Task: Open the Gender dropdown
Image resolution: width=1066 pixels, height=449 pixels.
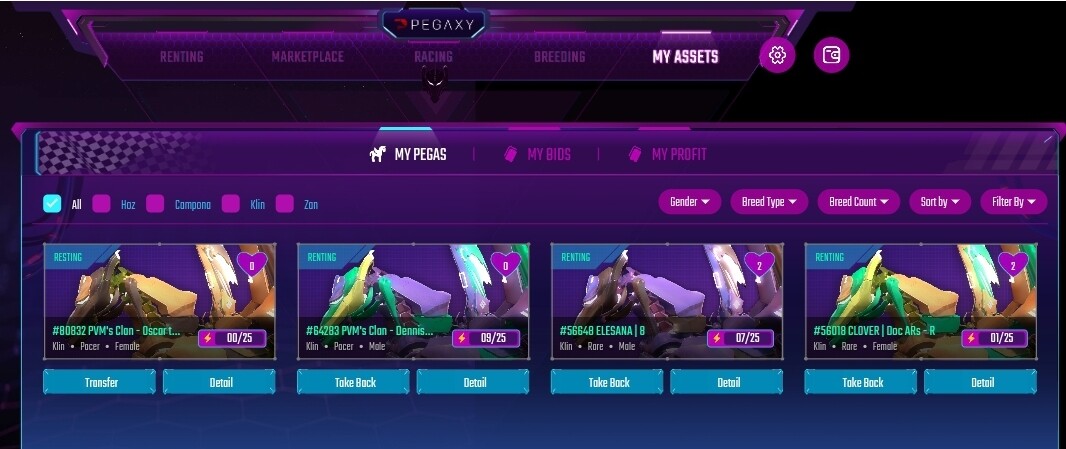Action: 690,202
